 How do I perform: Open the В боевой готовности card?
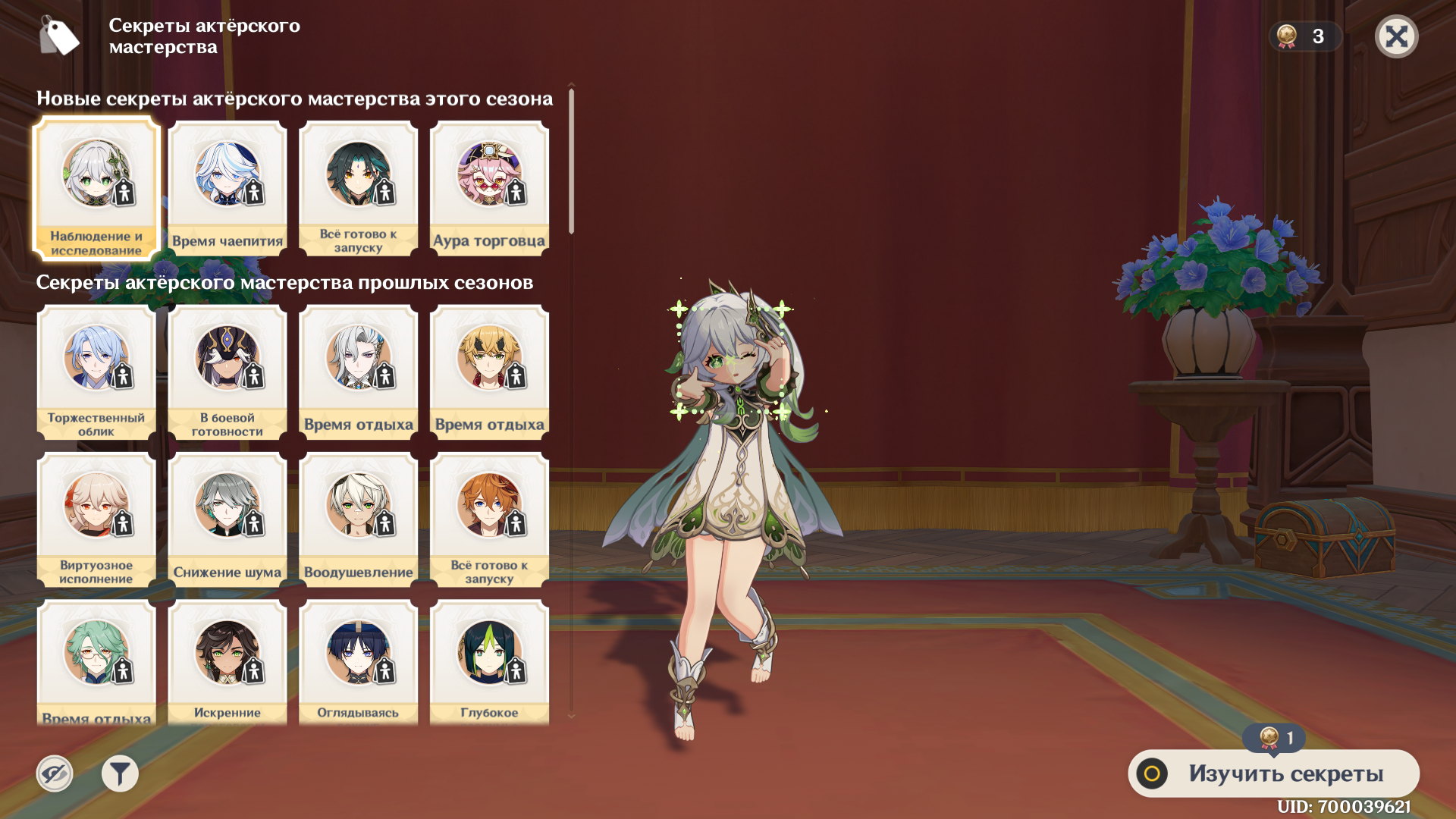(x=227, y=372)
